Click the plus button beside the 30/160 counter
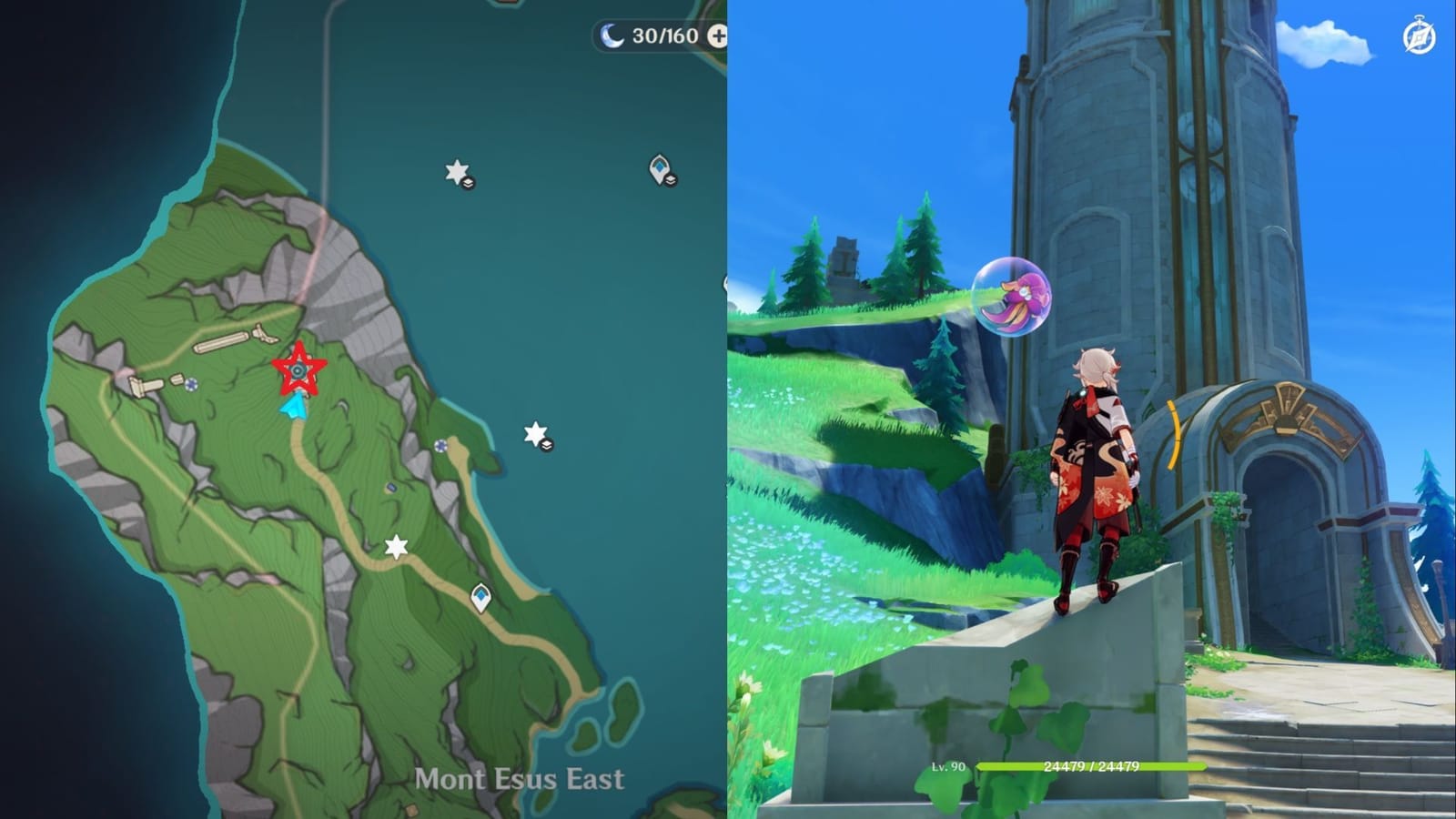Image resolution: width=1456 pixels, height=819 pixels. pos(718,38)
